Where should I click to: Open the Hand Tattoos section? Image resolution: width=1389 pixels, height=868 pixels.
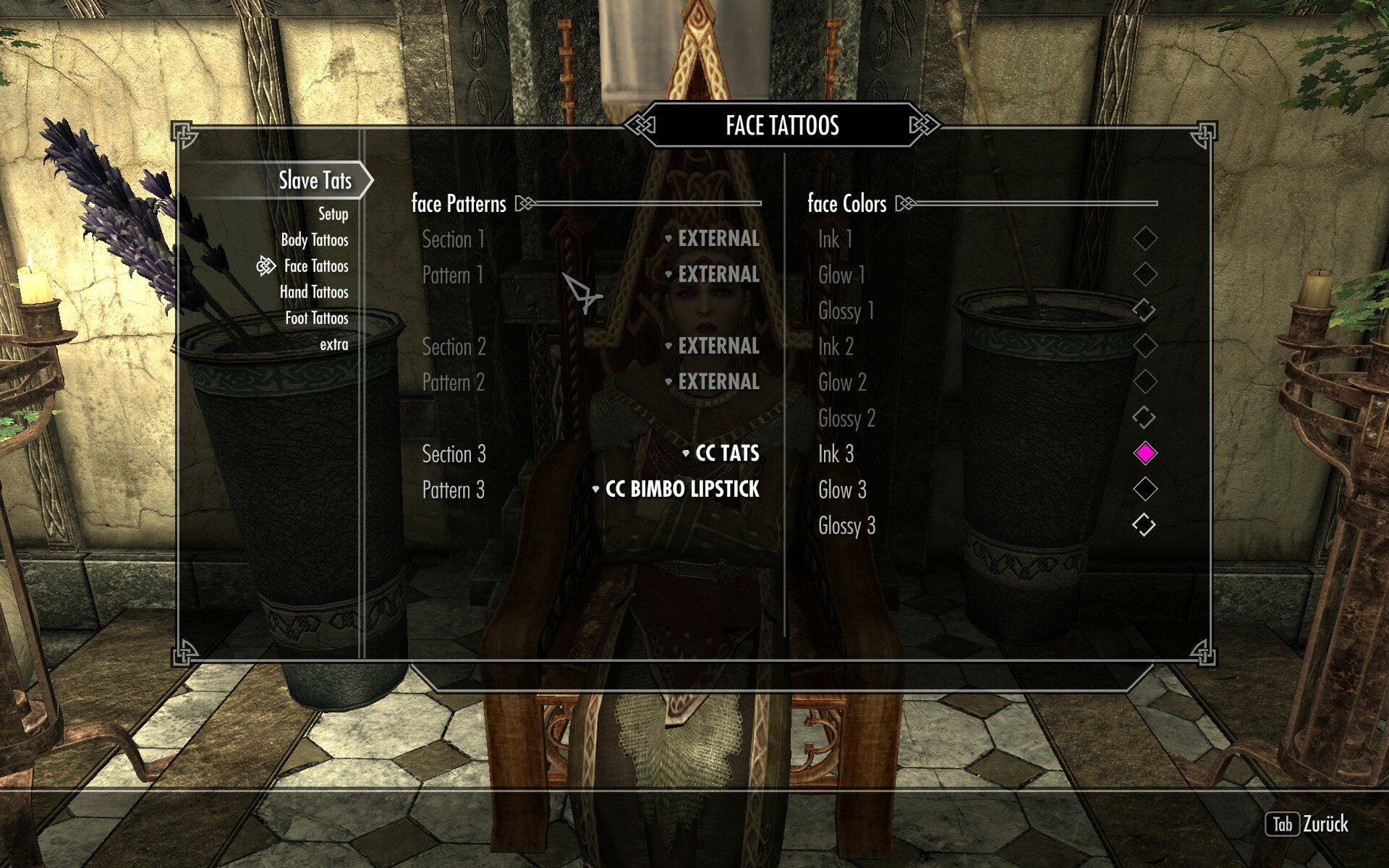point(313,292)
